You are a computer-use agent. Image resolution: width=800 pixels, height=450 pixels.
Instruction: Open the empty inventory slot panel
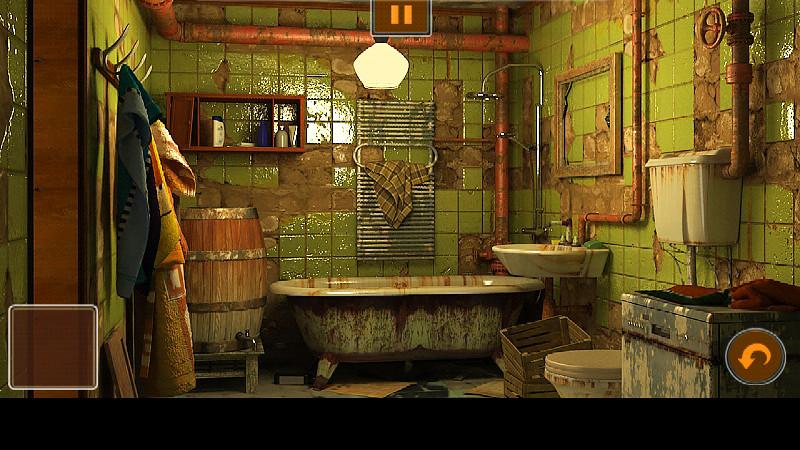[53, 346]
